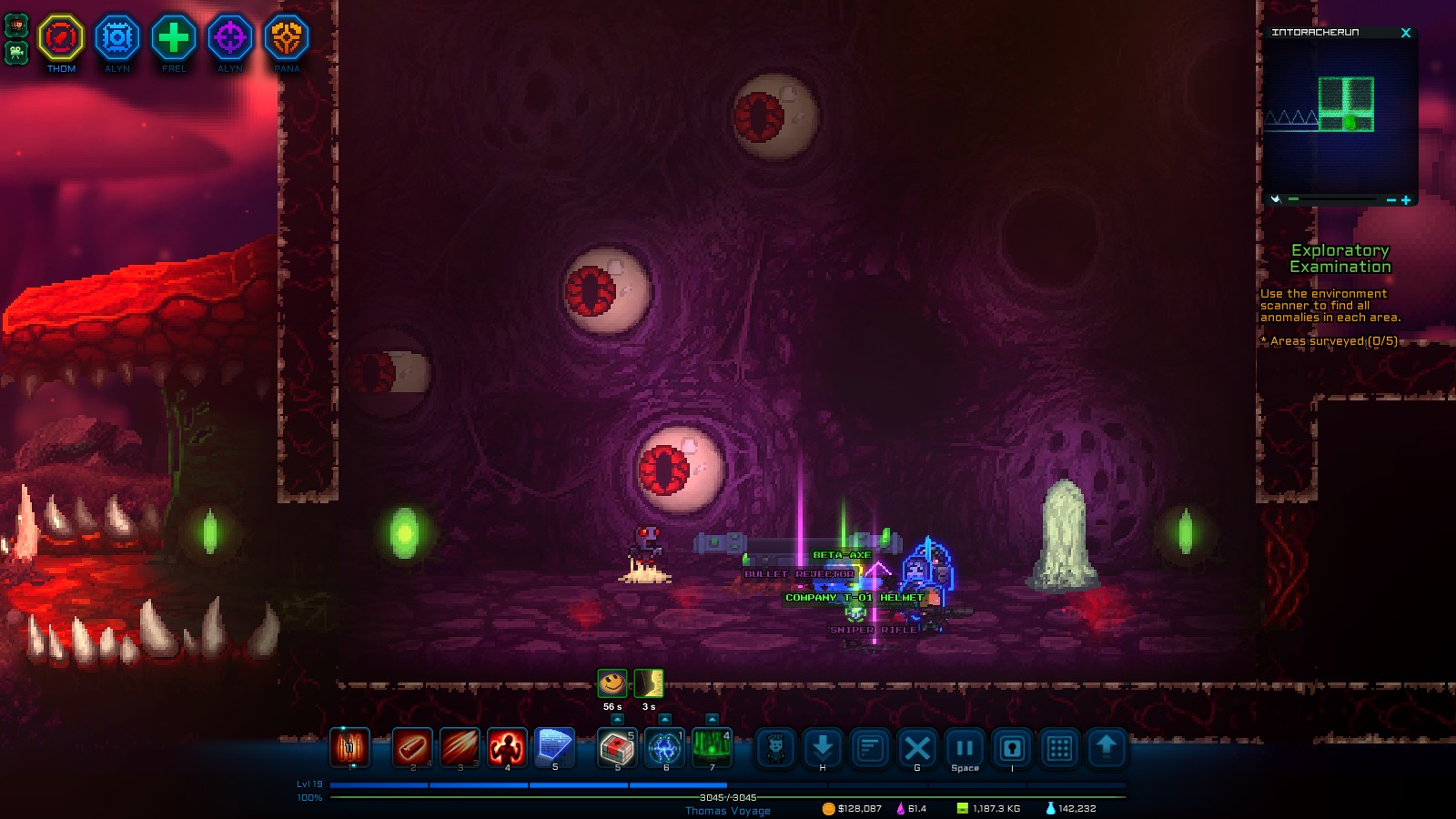Image resolution: width=1456 pixels, height=819 pixels.
Task: Zoom out the minimap with the minus control
Action: [1390, 198]
